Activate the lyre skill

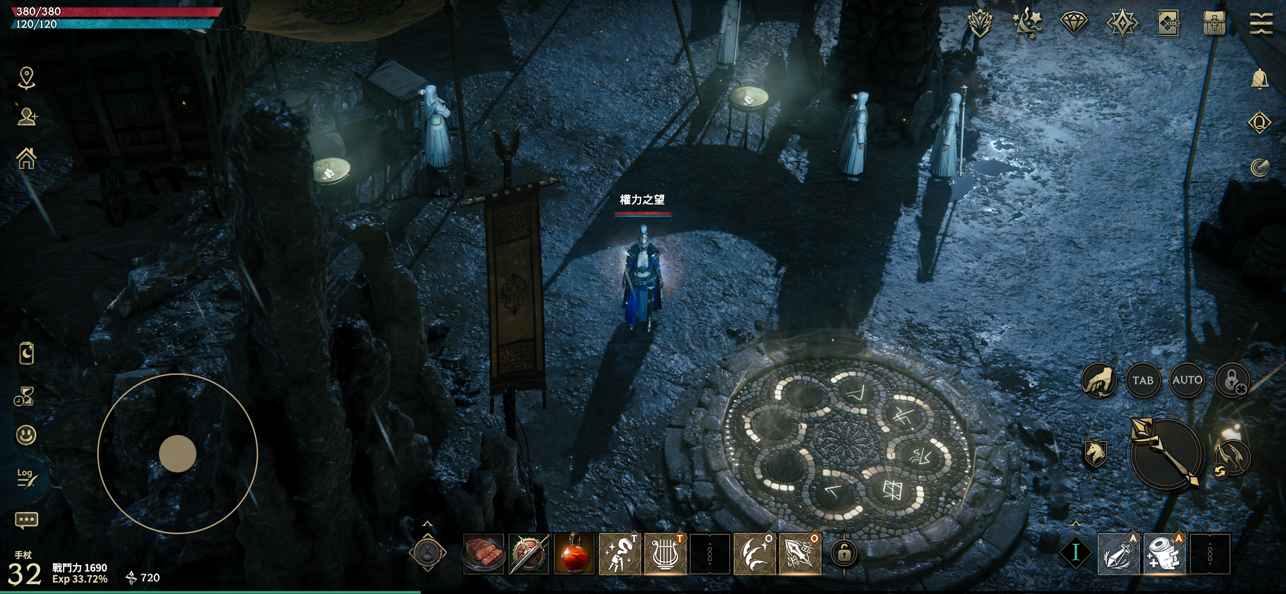[665, 554]
